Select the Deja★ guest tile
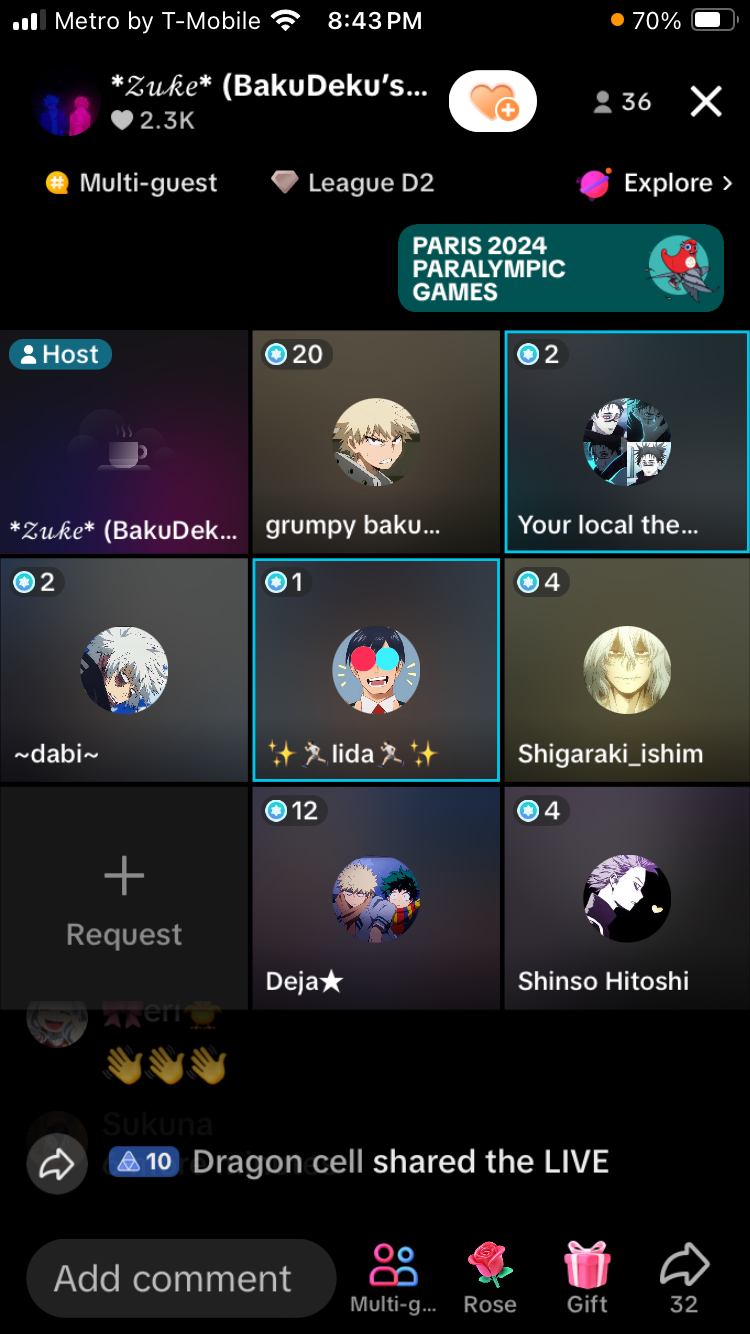 tap(375, 897)
